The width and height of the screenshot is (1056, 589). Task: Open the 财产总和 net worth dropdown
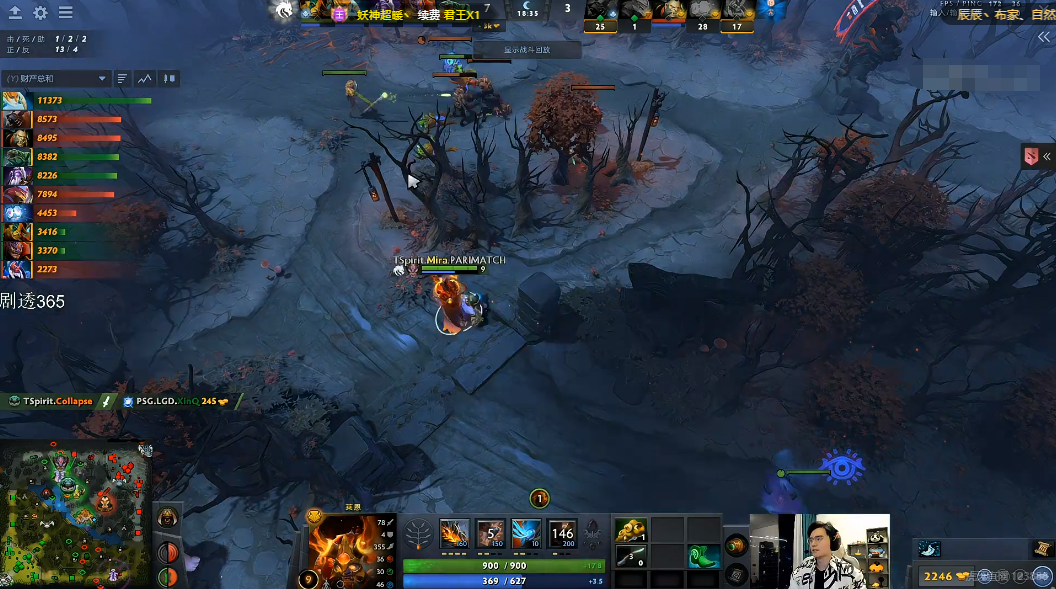(x=56, y=78)
